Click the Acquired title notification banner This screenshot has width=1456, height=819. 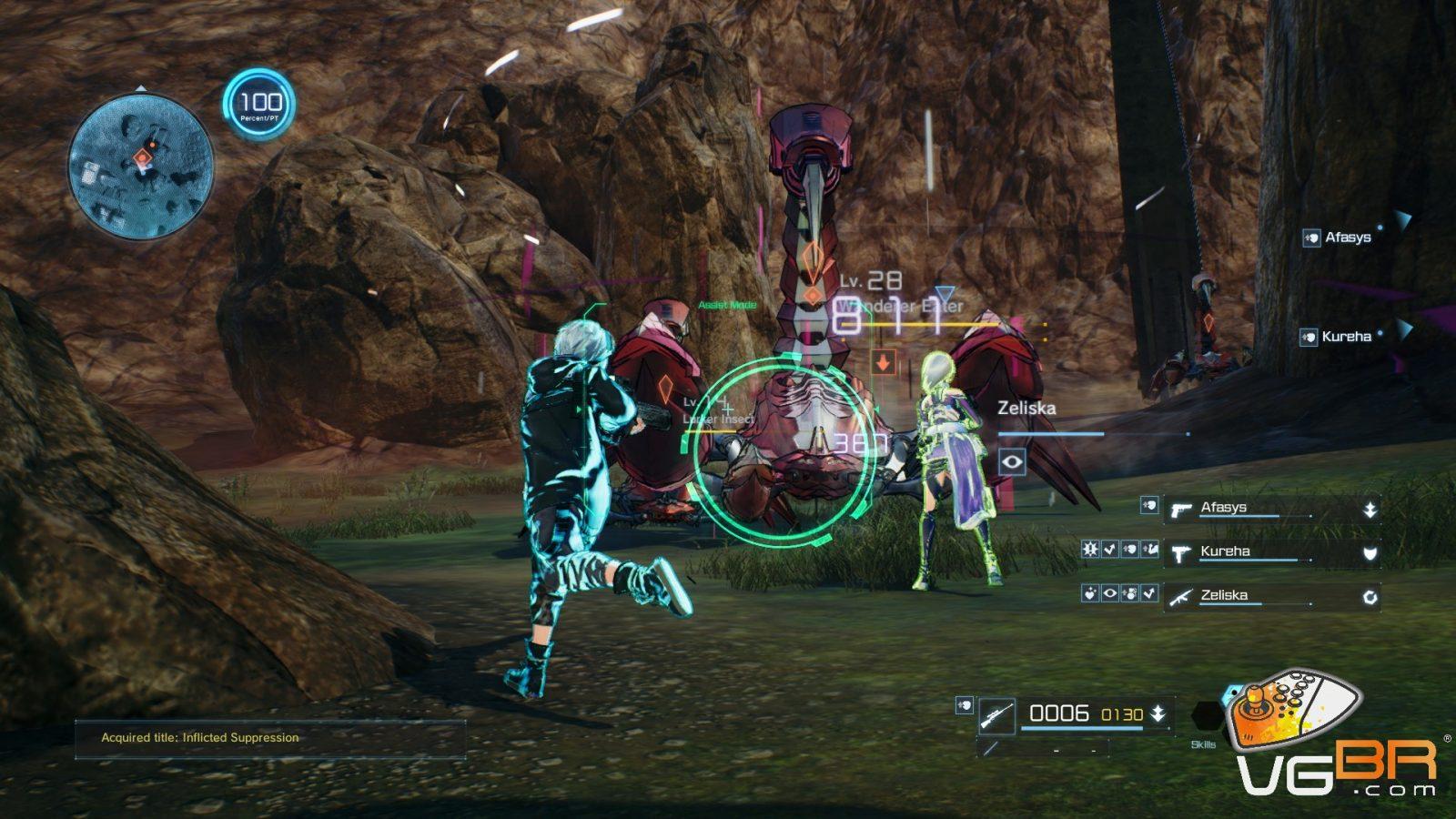[x=270, y=738]
